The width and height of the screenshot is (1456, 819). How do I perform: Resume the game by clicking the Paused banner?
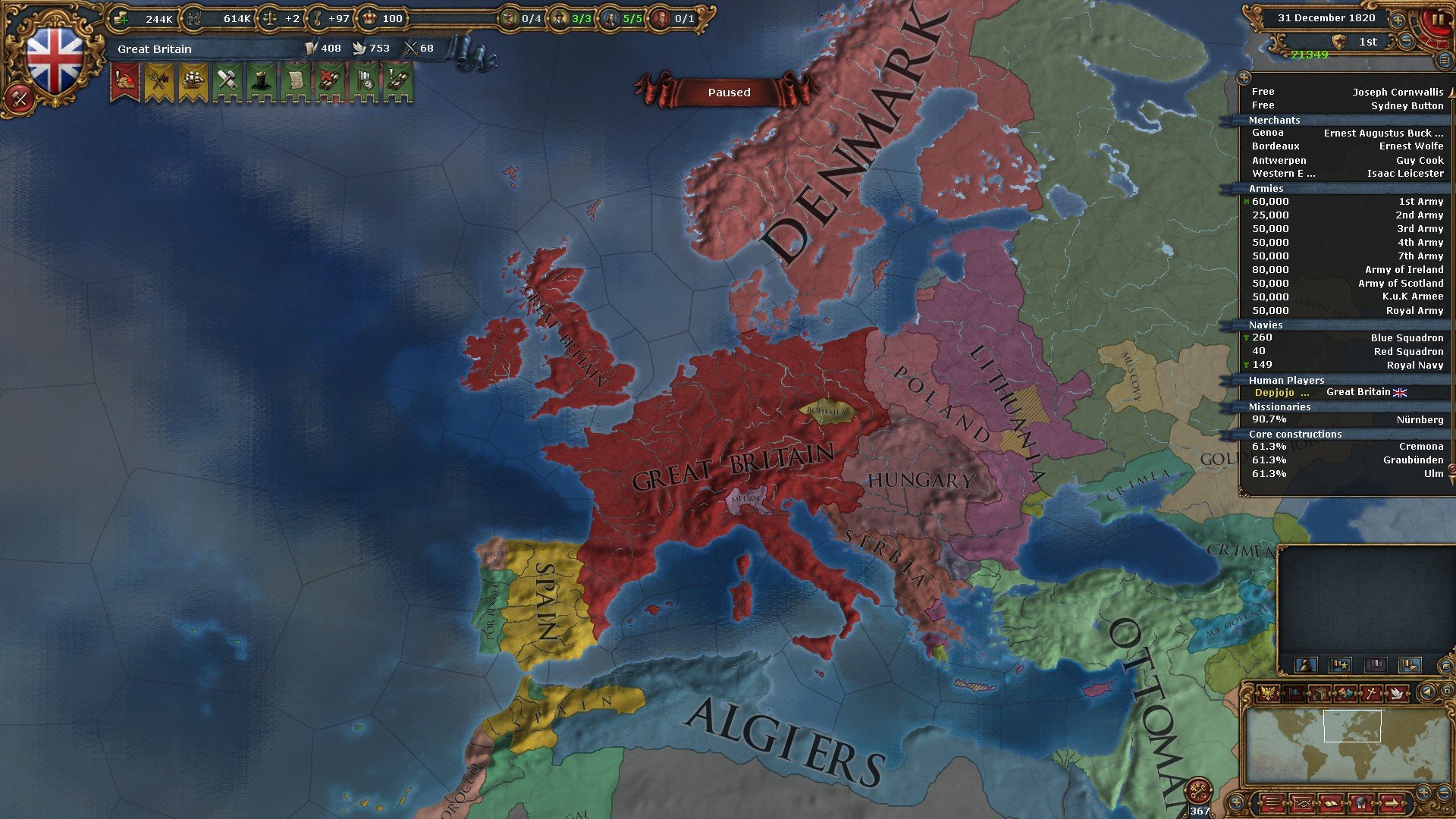tap(728, 92)
